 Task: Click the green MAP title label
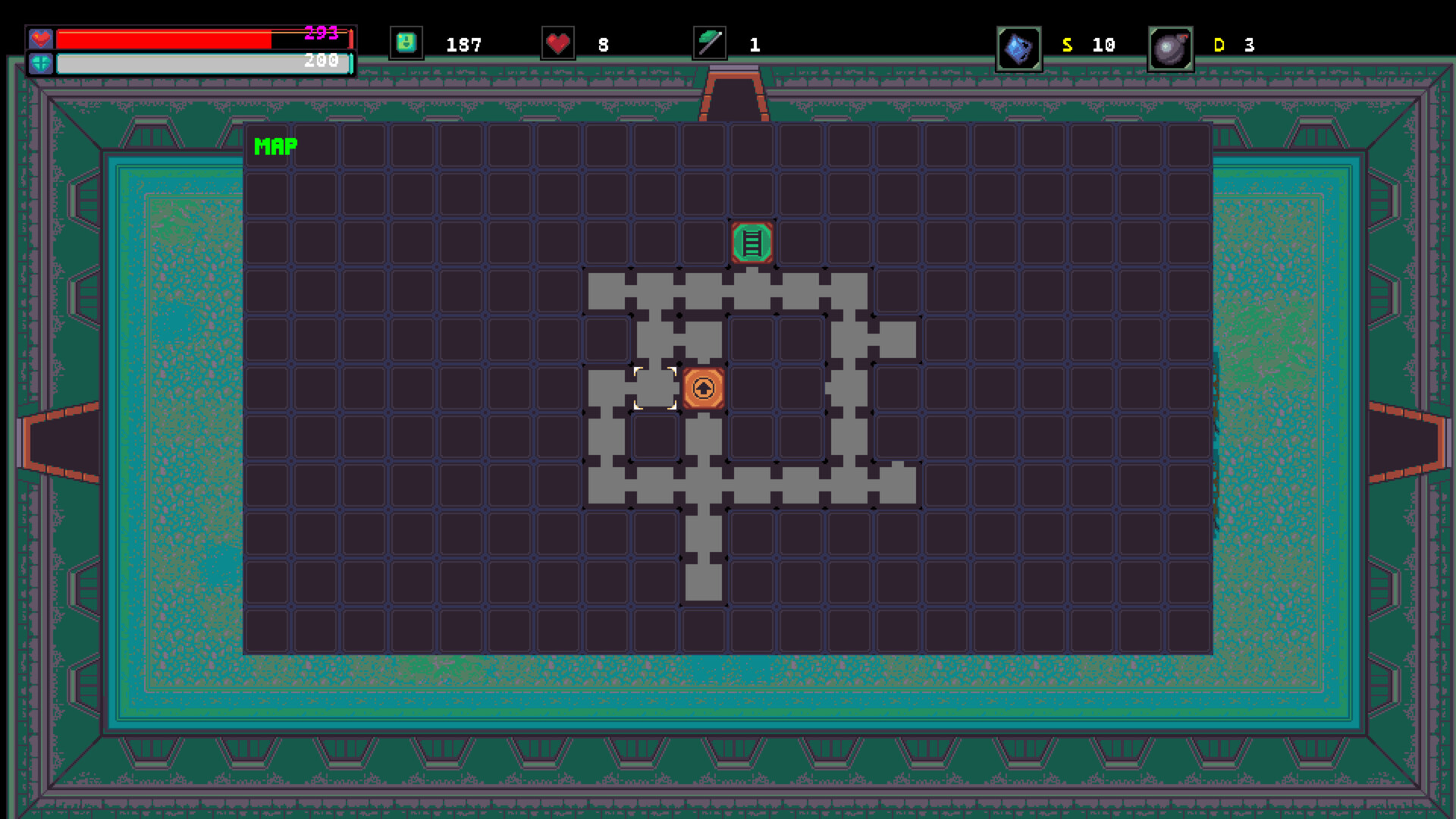[275, 146]
